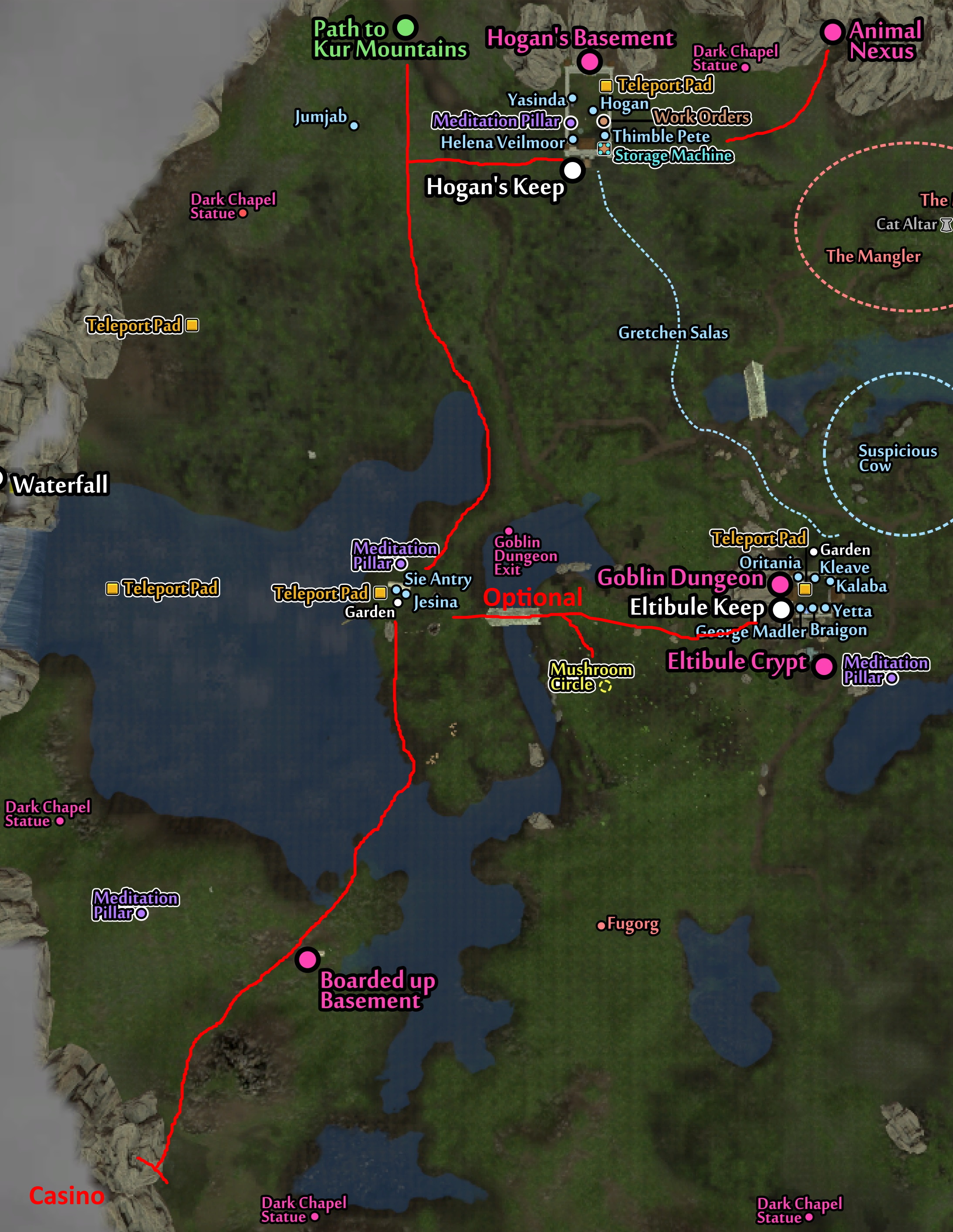Viewport: 953px width, 1232px height.
Task: Select the Work Orders marker
Action: (604, 121)
